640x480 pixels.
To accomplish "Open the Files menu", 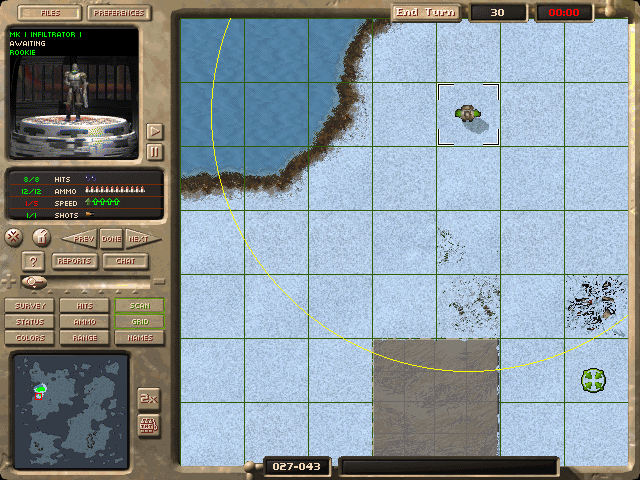I will 48,13.
